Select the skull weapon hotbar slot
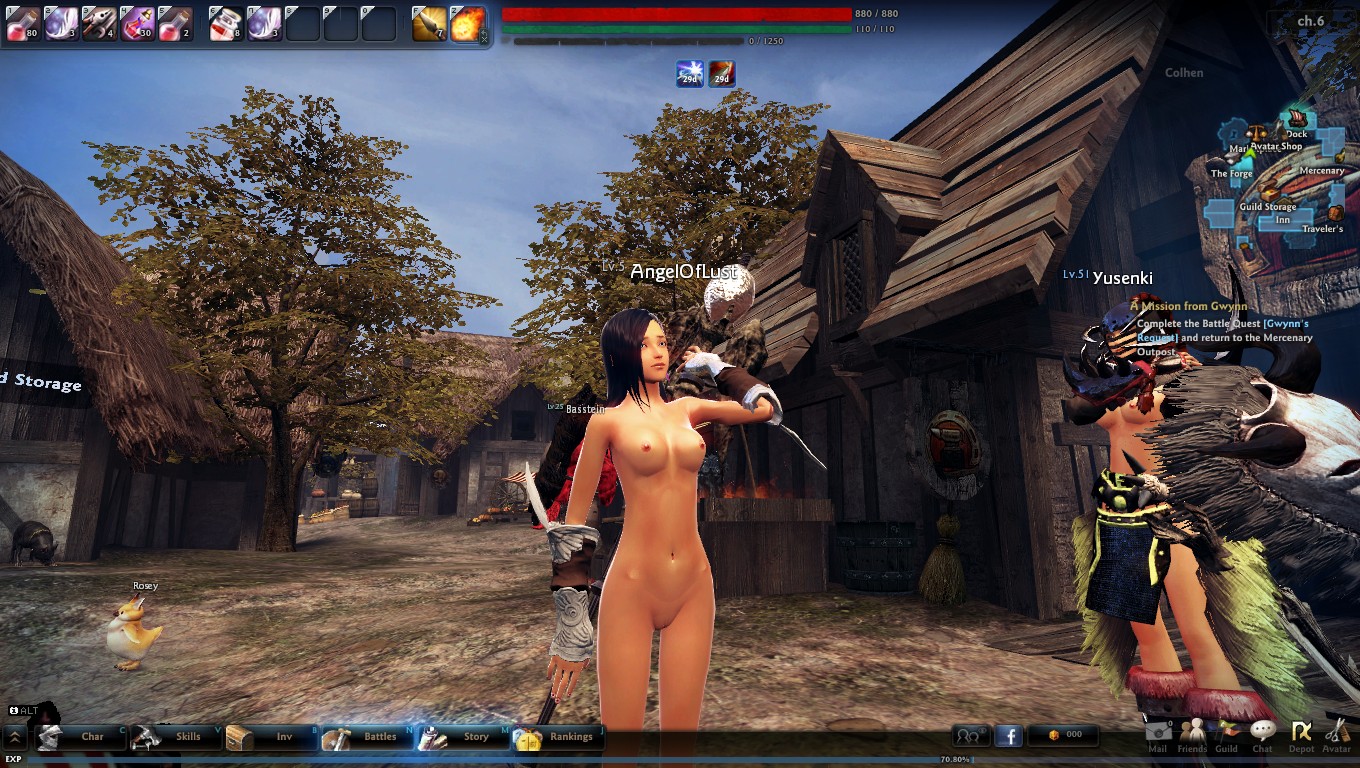This screenshot has height=768, width=1360. tap(98, 23)
